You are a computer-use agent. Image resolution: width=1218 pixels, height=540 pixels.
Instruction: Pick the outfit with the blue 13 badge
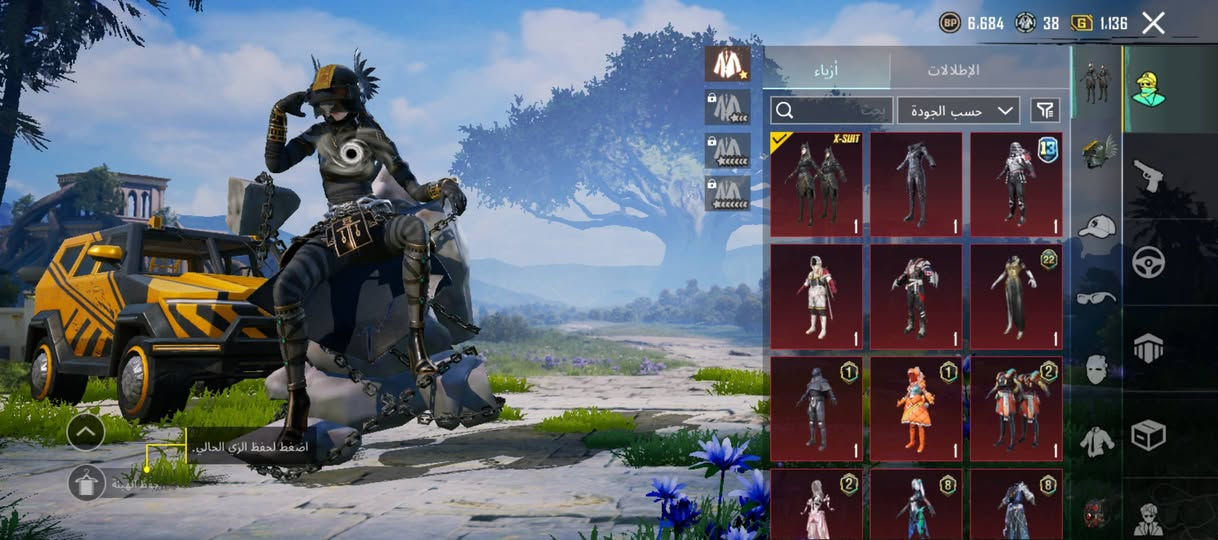pyautogui.click(x=1016, y=184)
